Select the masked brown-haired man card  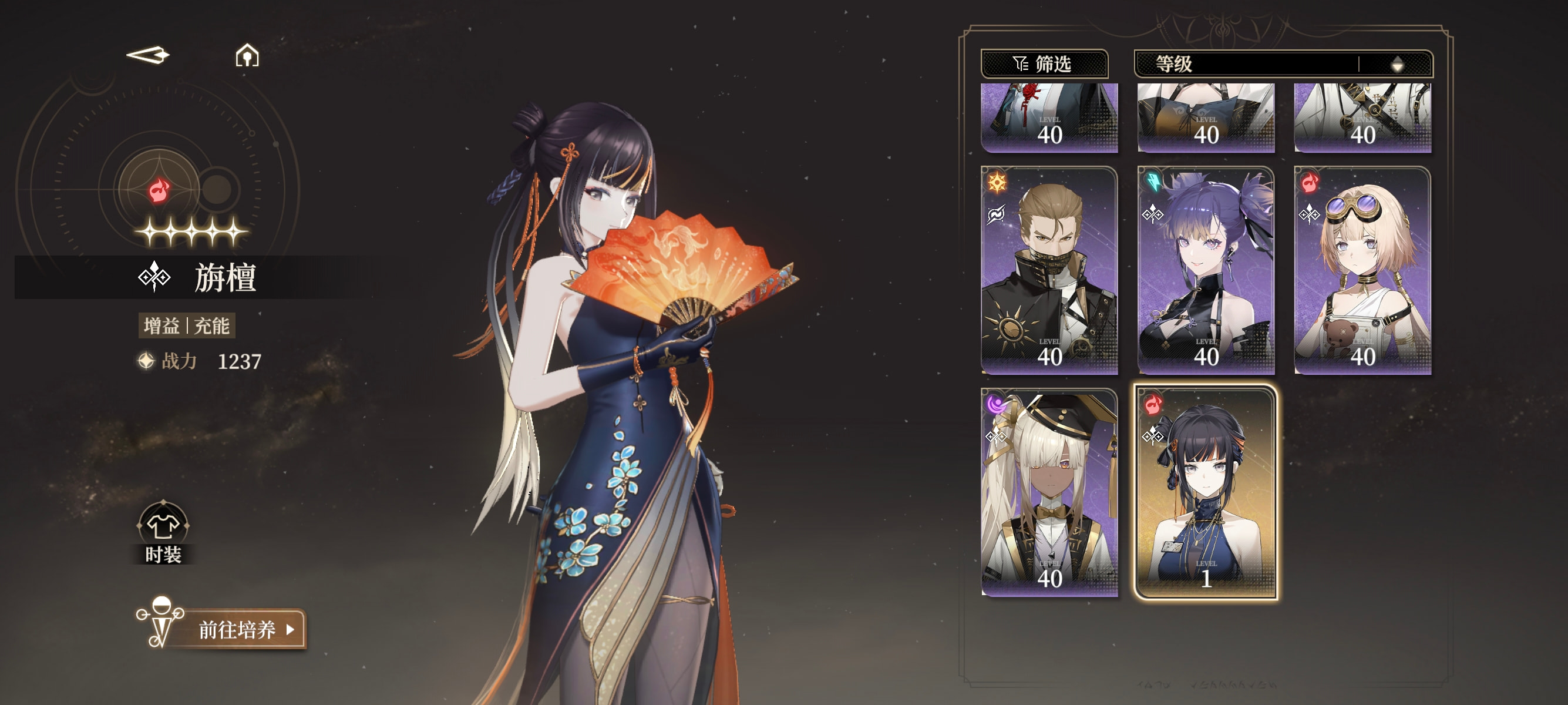pos(1049,270)
